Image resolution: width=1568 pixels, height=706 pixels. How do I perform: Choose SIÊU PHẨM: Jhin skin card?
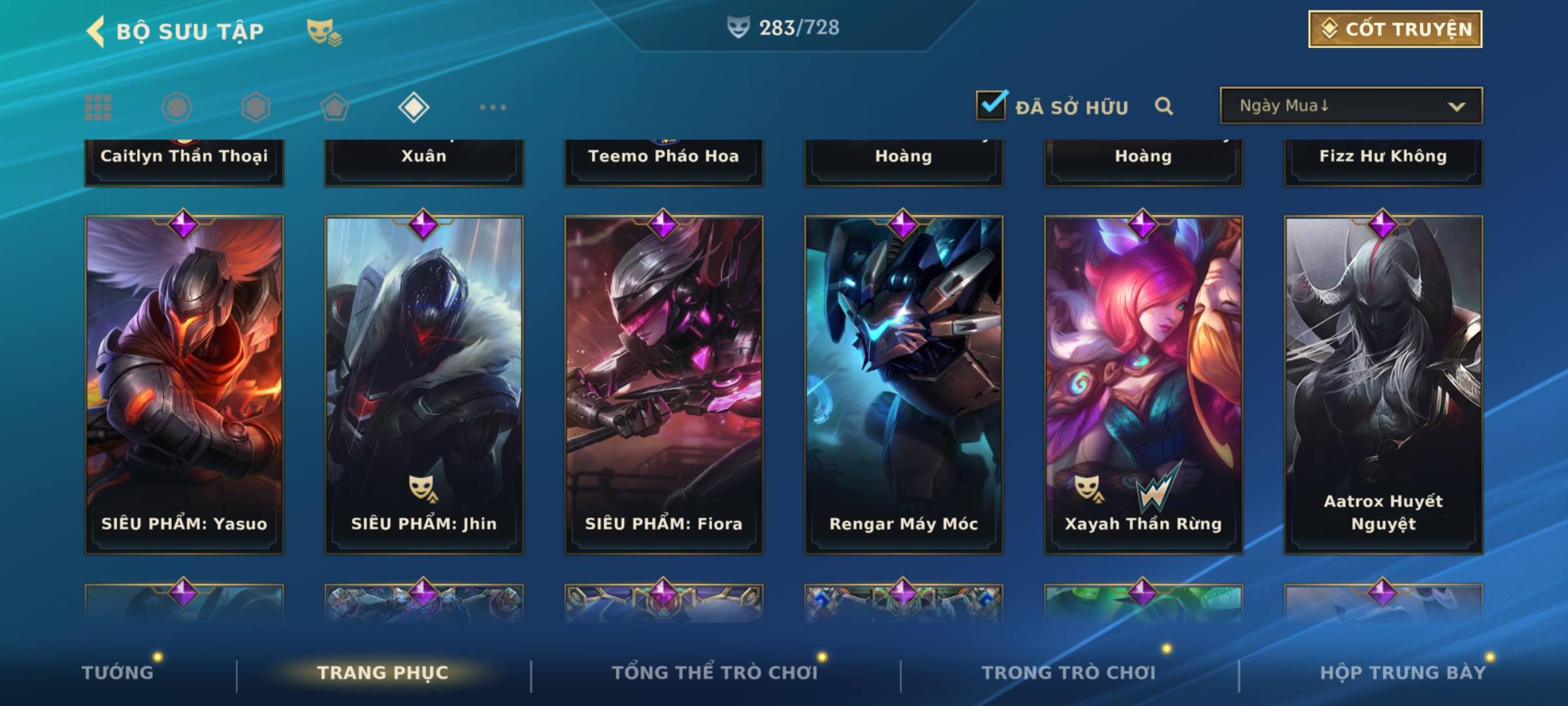pyautogui.click(x=424, y=384)
